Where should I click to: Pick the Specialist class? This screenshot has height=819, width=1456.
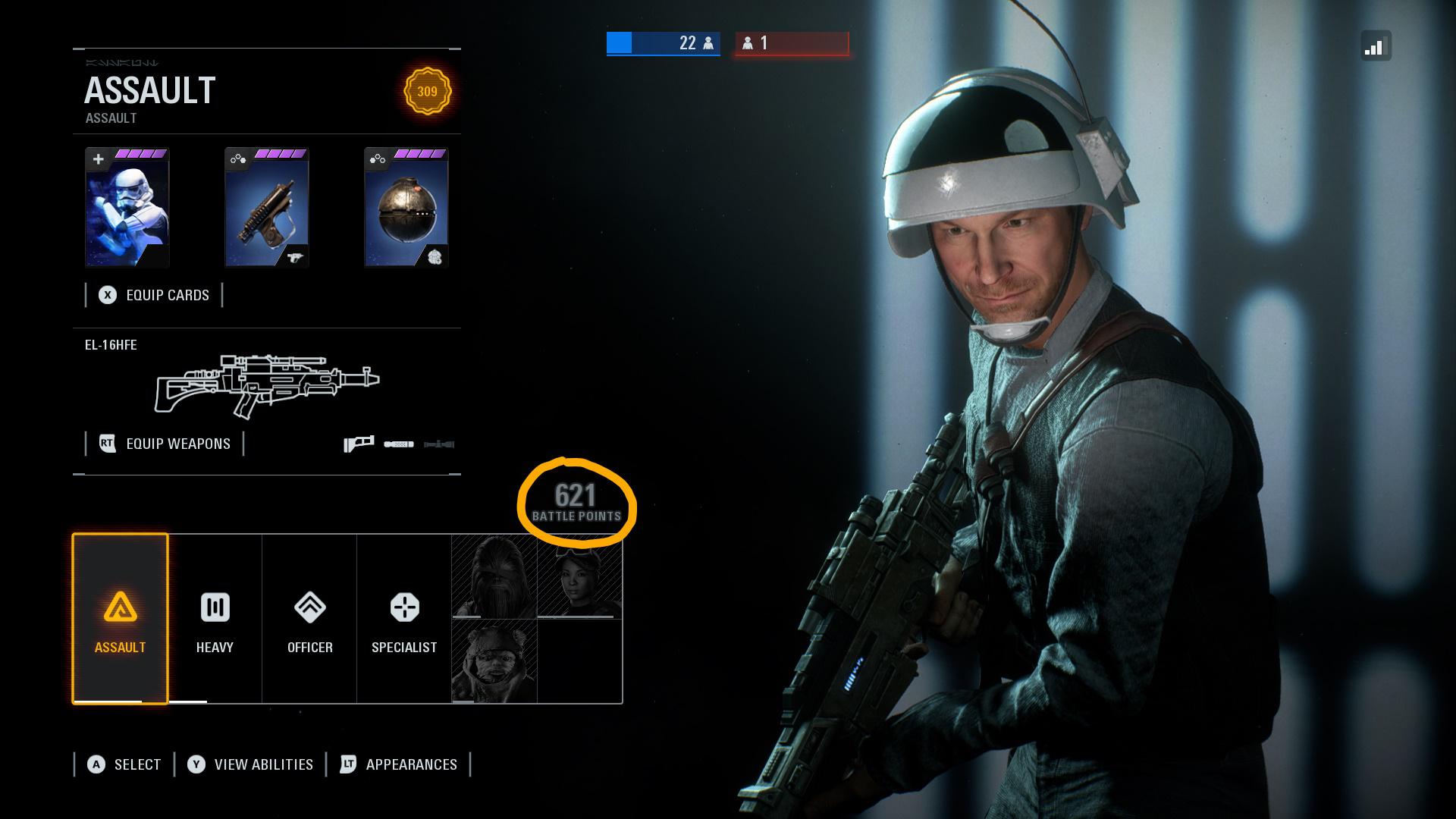(404, 619)
